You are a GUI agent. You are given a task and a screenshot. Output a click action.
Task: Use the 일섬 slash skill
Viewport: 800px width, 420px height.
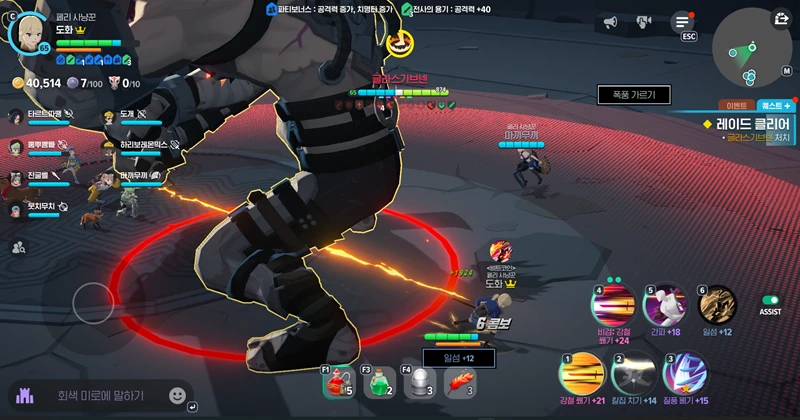tap(717, 304)
